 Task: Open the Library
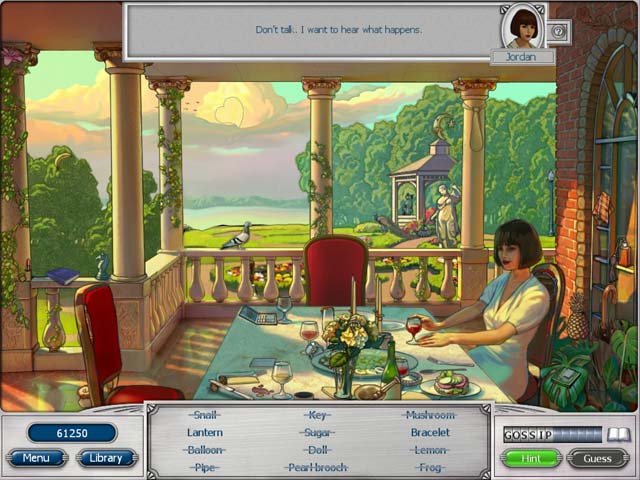tap(106, 458)
